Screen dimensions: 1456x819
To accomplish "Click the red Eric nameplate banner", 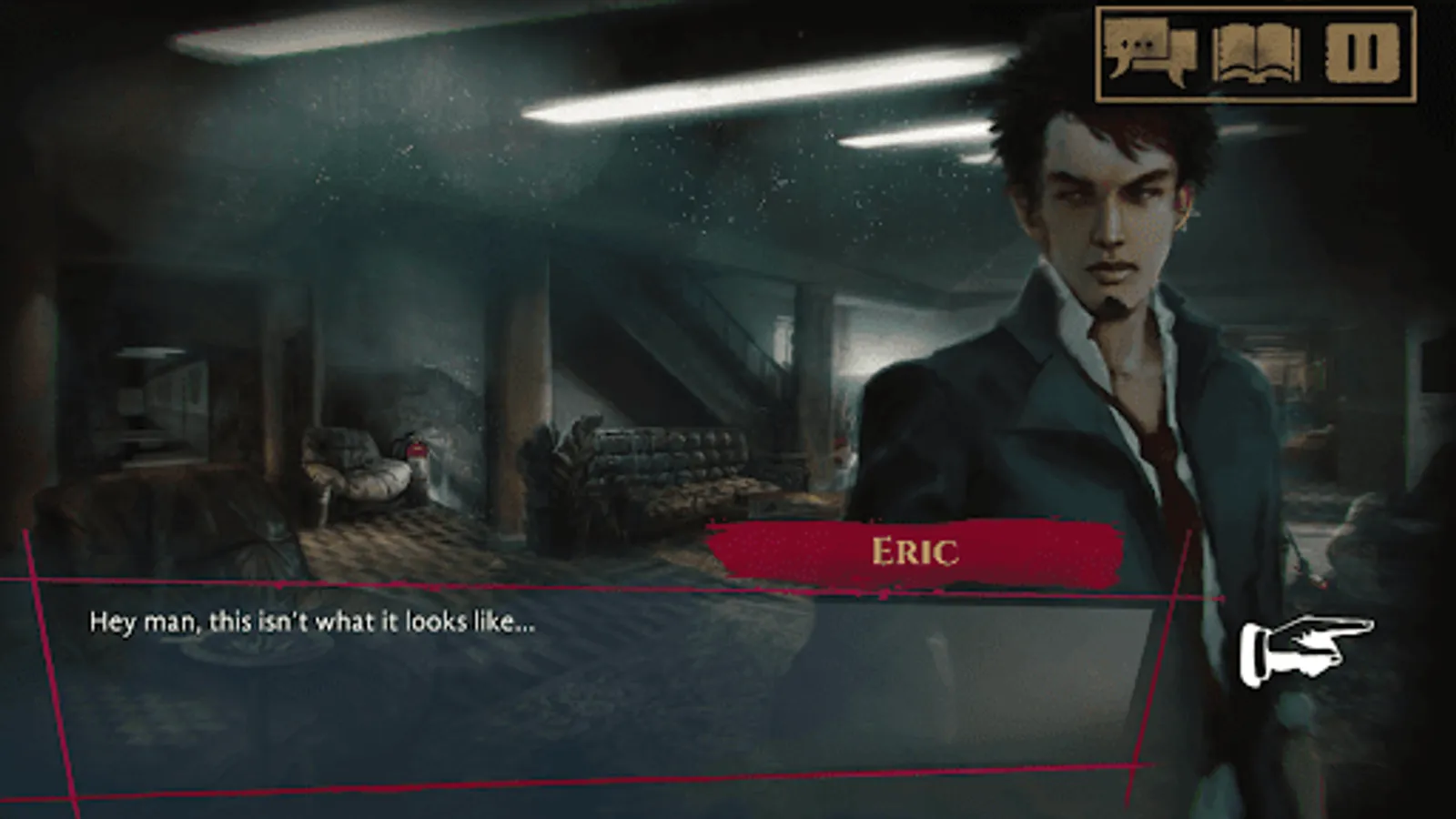I will tap(915, 549).
